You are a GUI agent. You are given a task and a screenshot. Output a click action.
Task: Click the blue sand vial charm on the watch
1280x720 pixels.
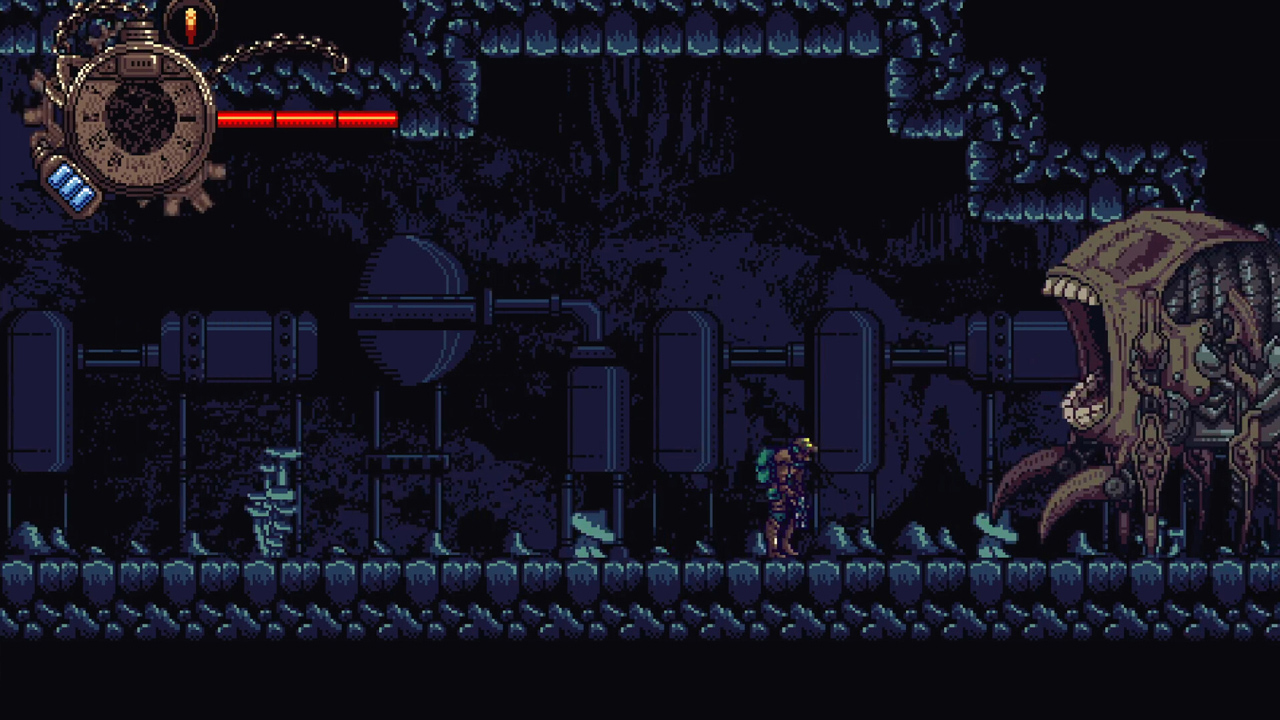[x=70, y=185]
